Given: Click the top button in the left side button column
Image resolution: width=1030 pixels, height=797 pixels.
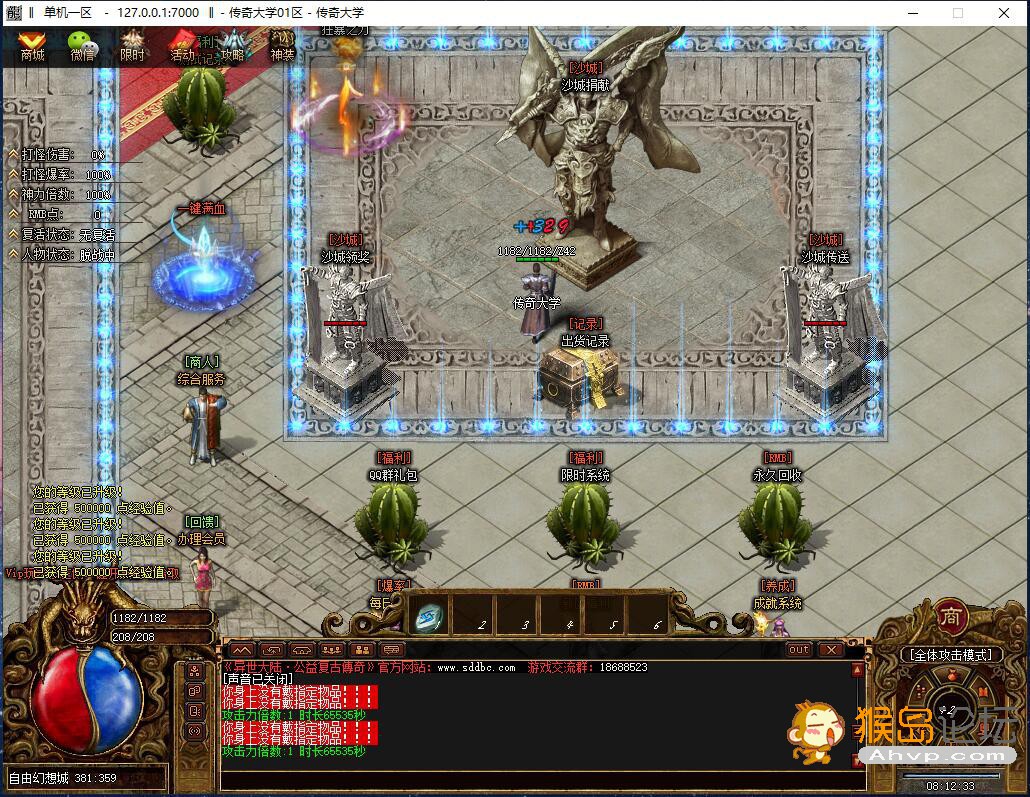Looking at the screenshot, I should [195, 671].
